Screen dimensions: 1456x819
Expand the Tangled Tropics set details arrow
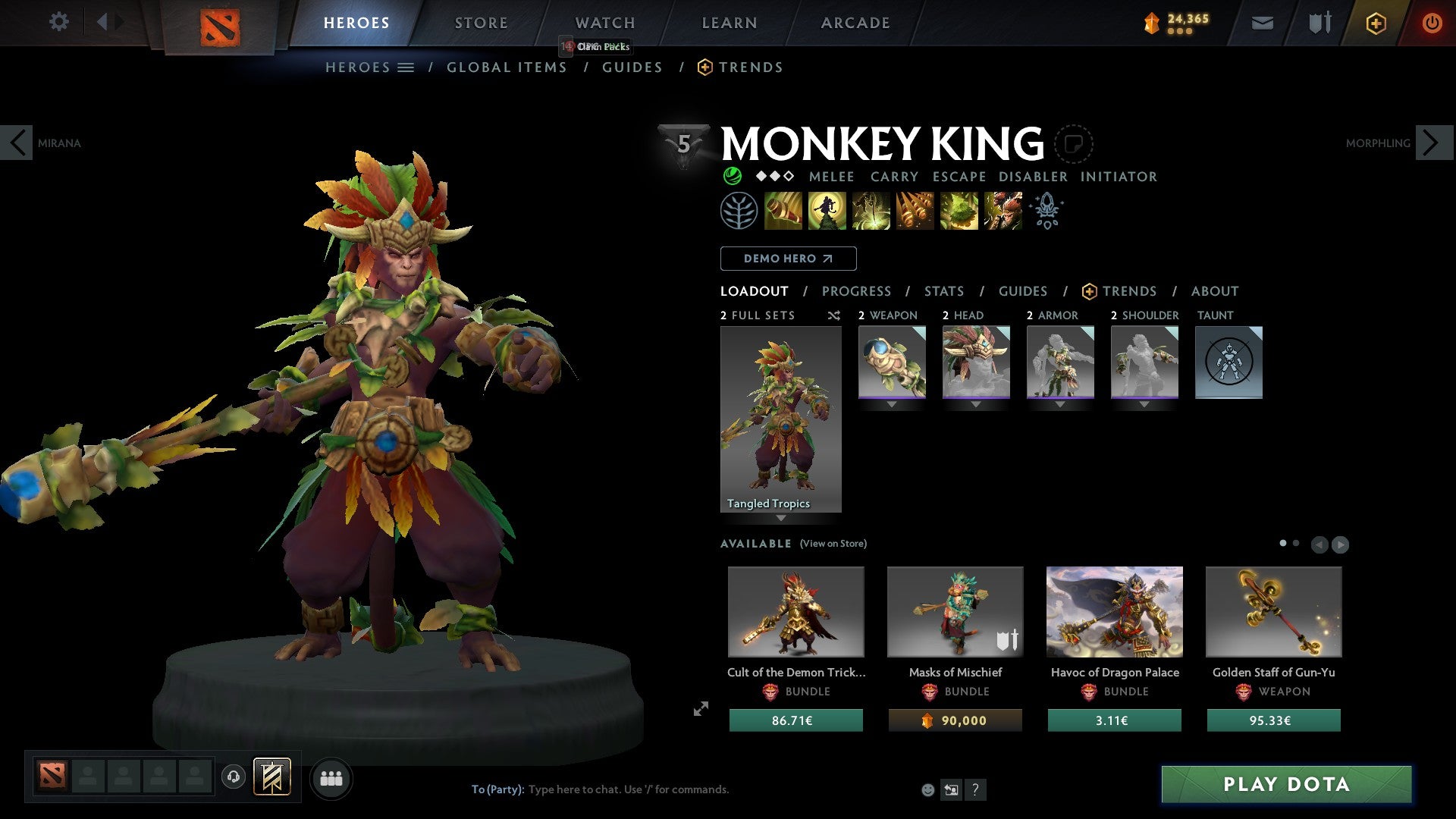780,517
